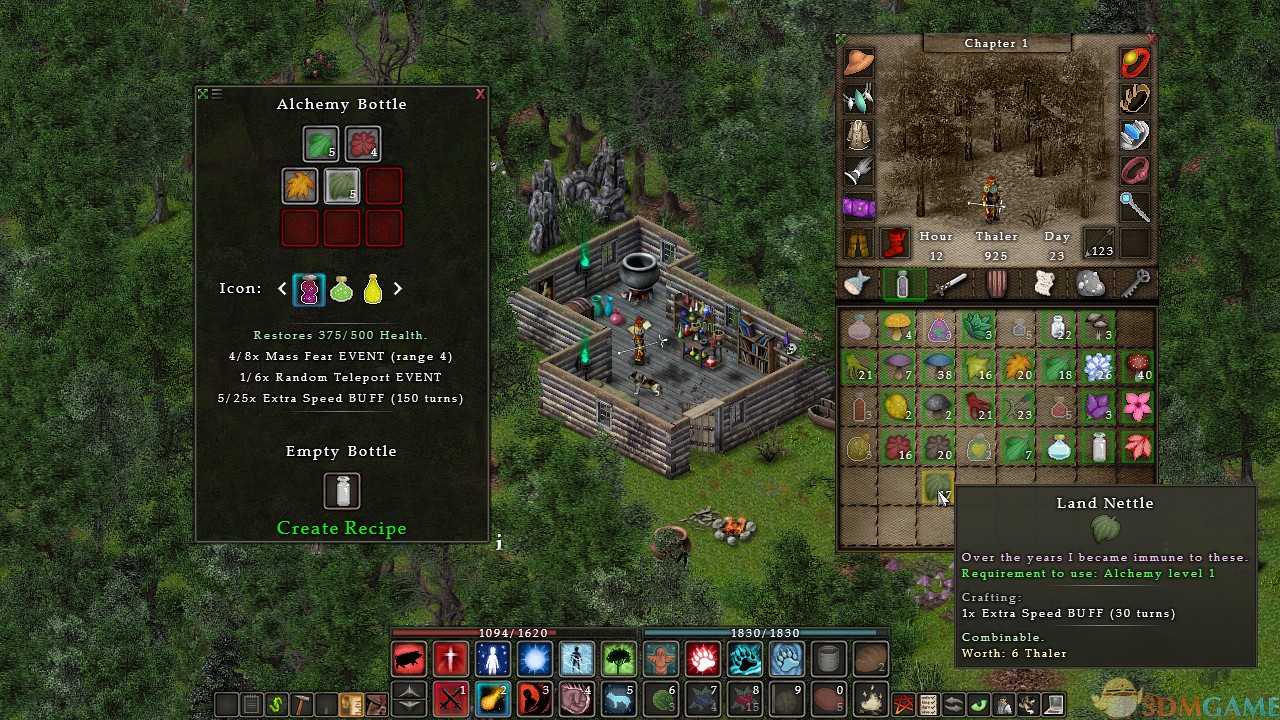This screenshot has width=1280, height=720.
Task: Select the equipped hat slot
Action: coord(858,62)
